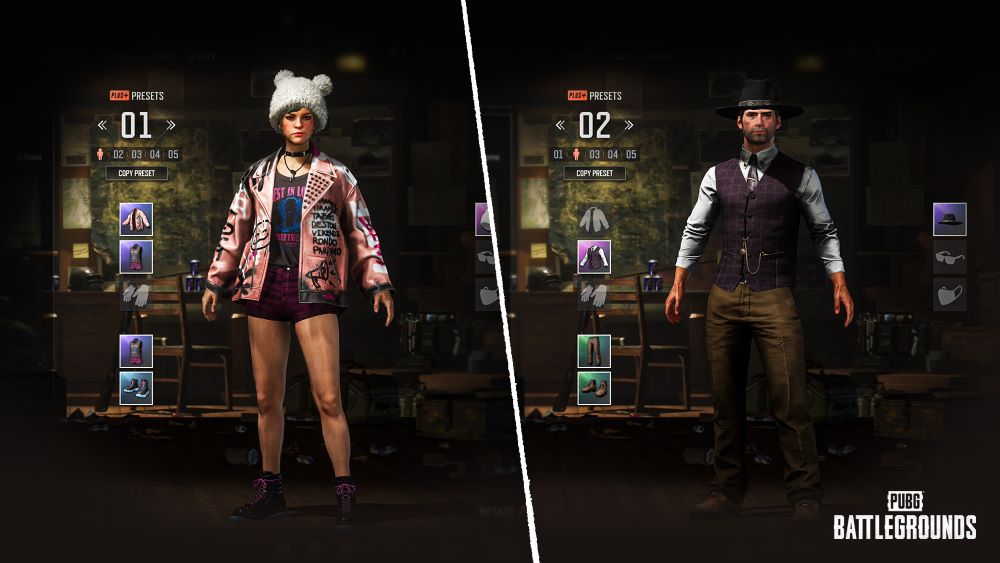1000x563 pixels.
Task: Go to next preset after 01
Action: pos(170,126)
